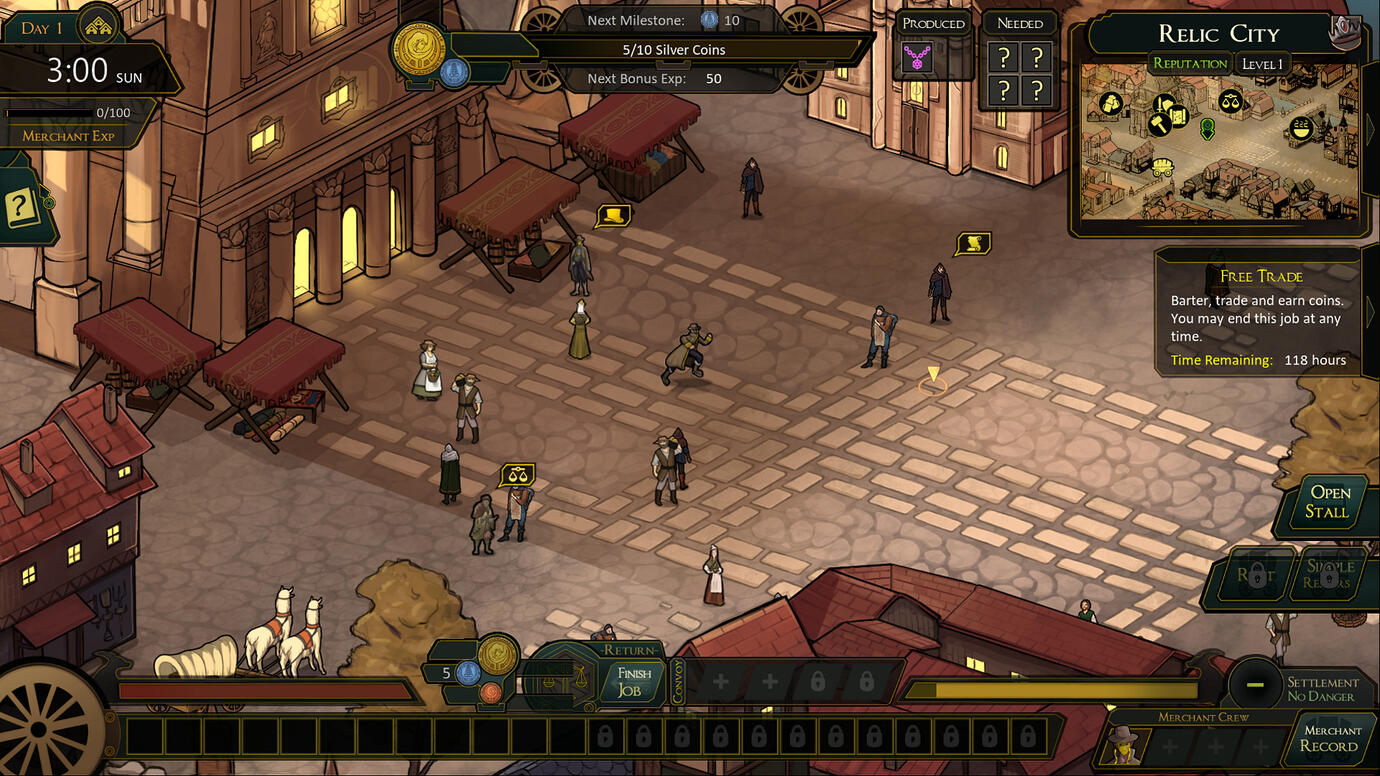Click the scales marker on the minimap
This screenshot has height=776, width=1380.
coord(1230,100)
